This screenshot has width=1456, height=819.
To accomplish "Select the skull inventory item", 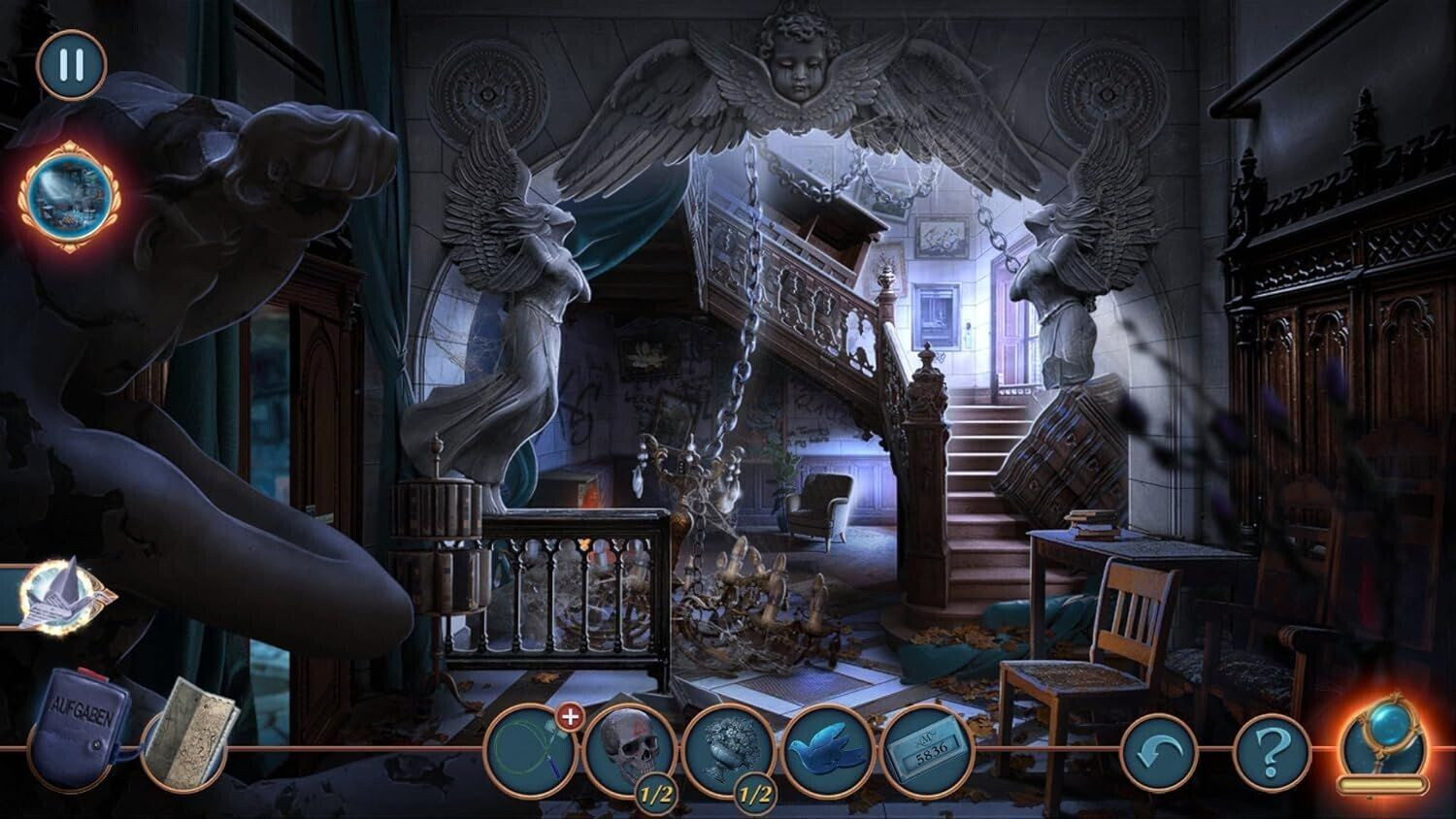I will pos(629,749).
